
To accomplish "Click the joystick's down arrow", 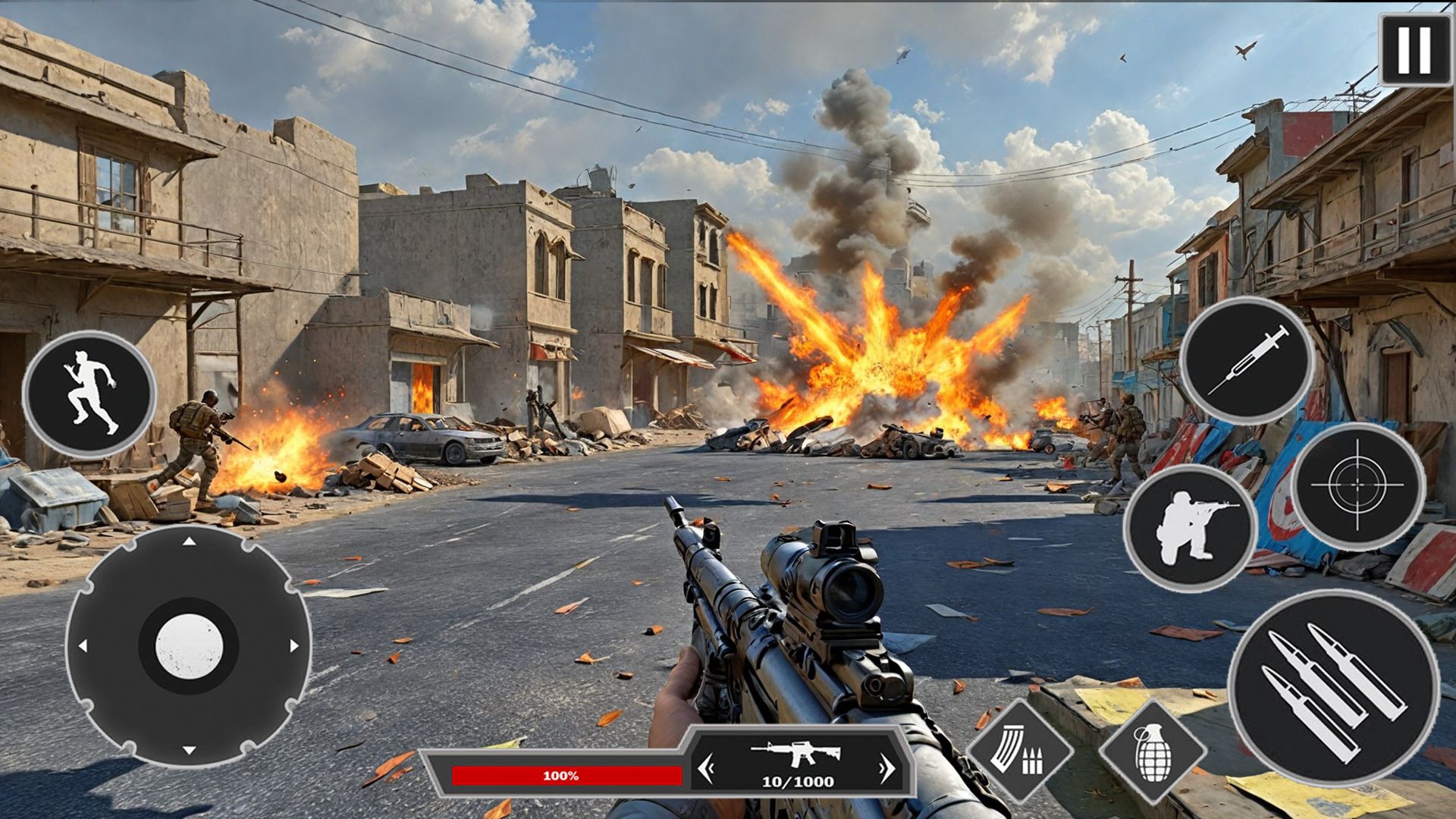I will tap(189, 750).
